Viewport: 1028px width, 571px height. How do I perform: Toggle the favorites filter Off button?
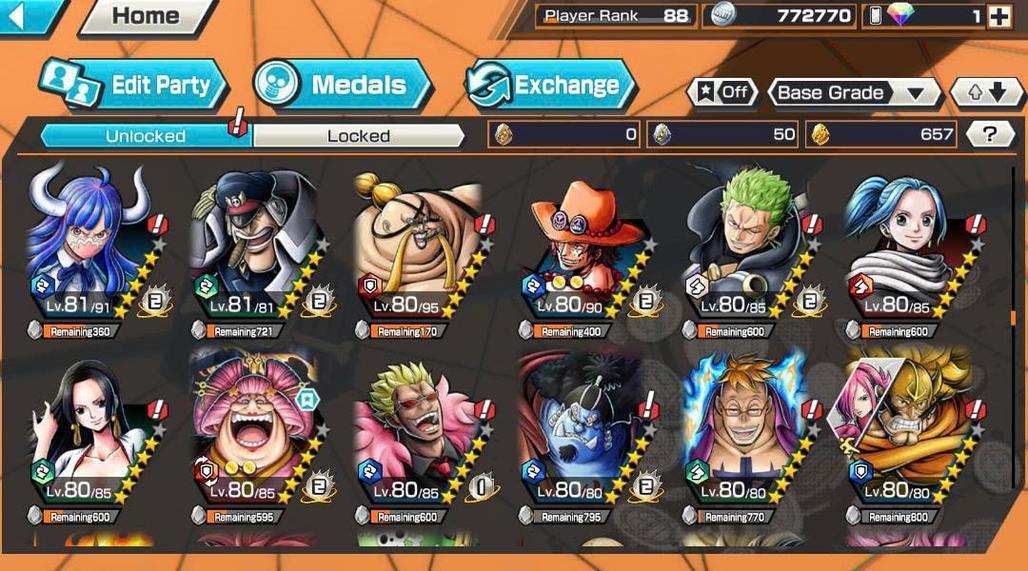click(x=722, y=93)
